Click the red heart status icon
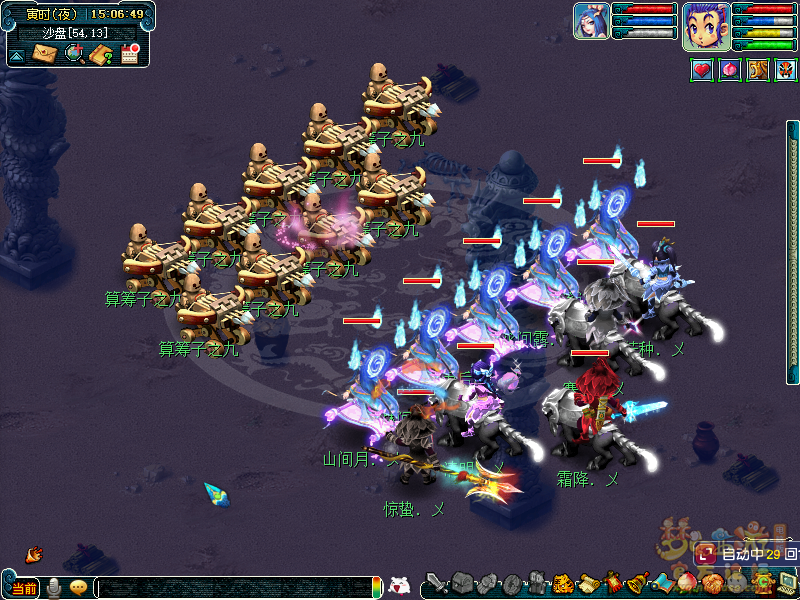Image resolution: width=800 pixels, height=600 pixels. click(702, 70)
